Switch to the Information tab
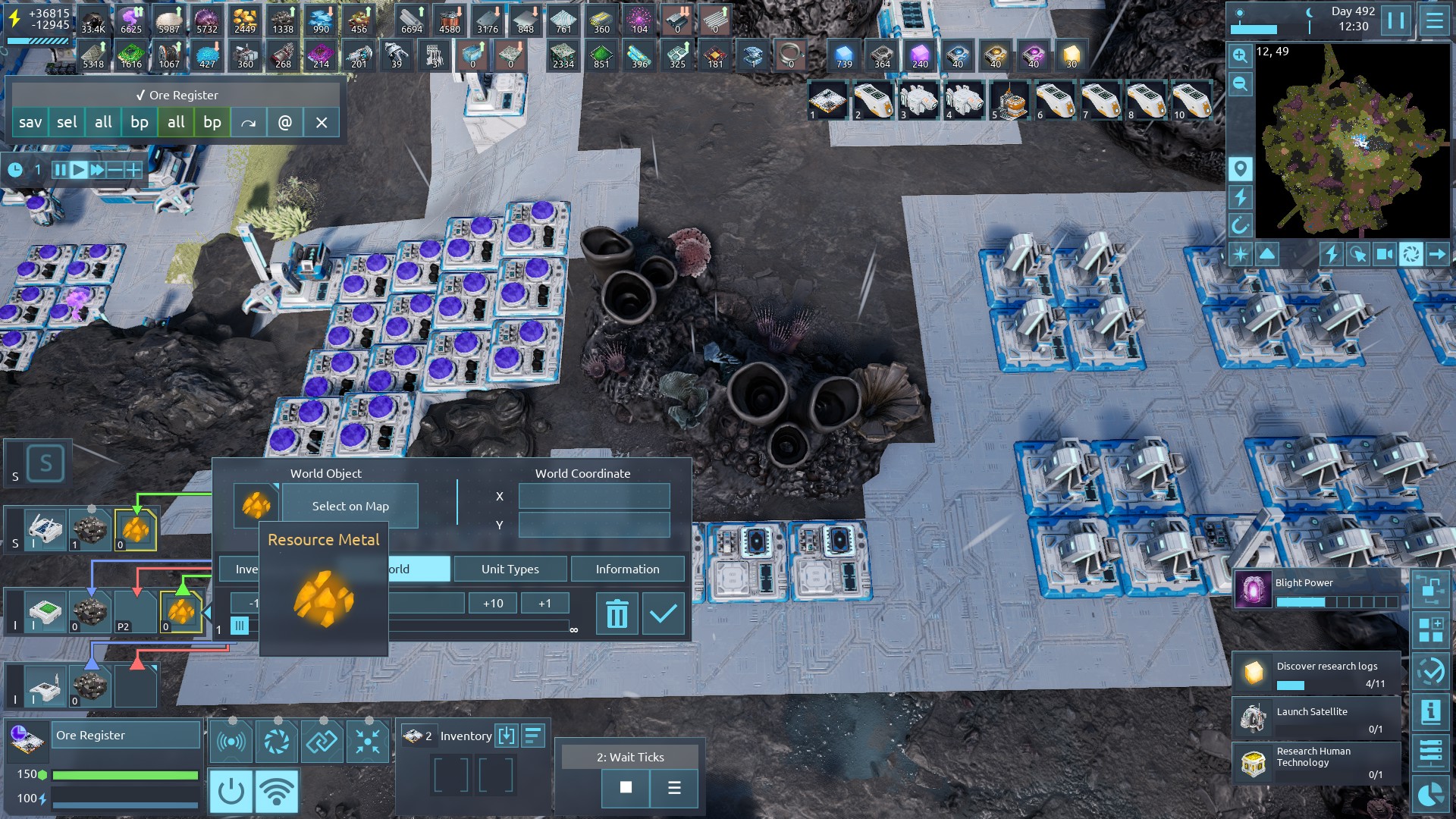 (627, 569)
